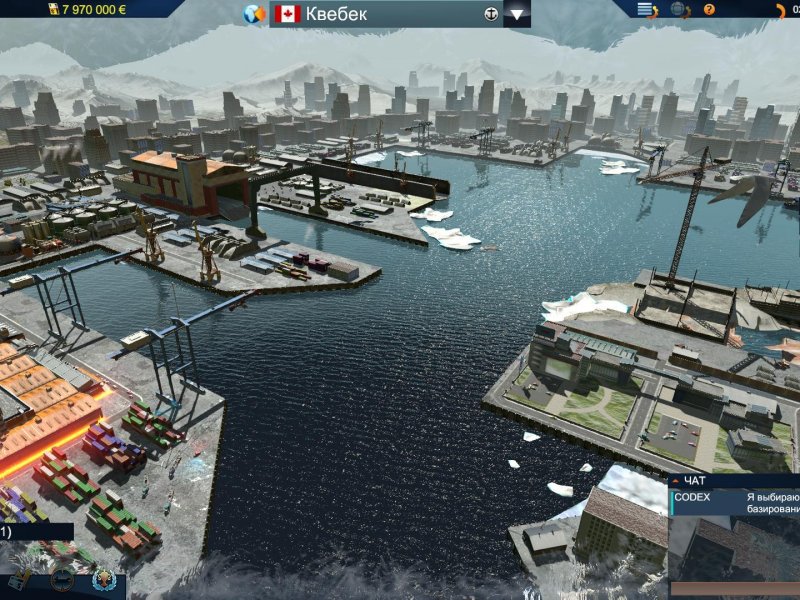Select the CODEX chat message
The width and height of the screenshot is (800, 600).
[x=736, y=502]
